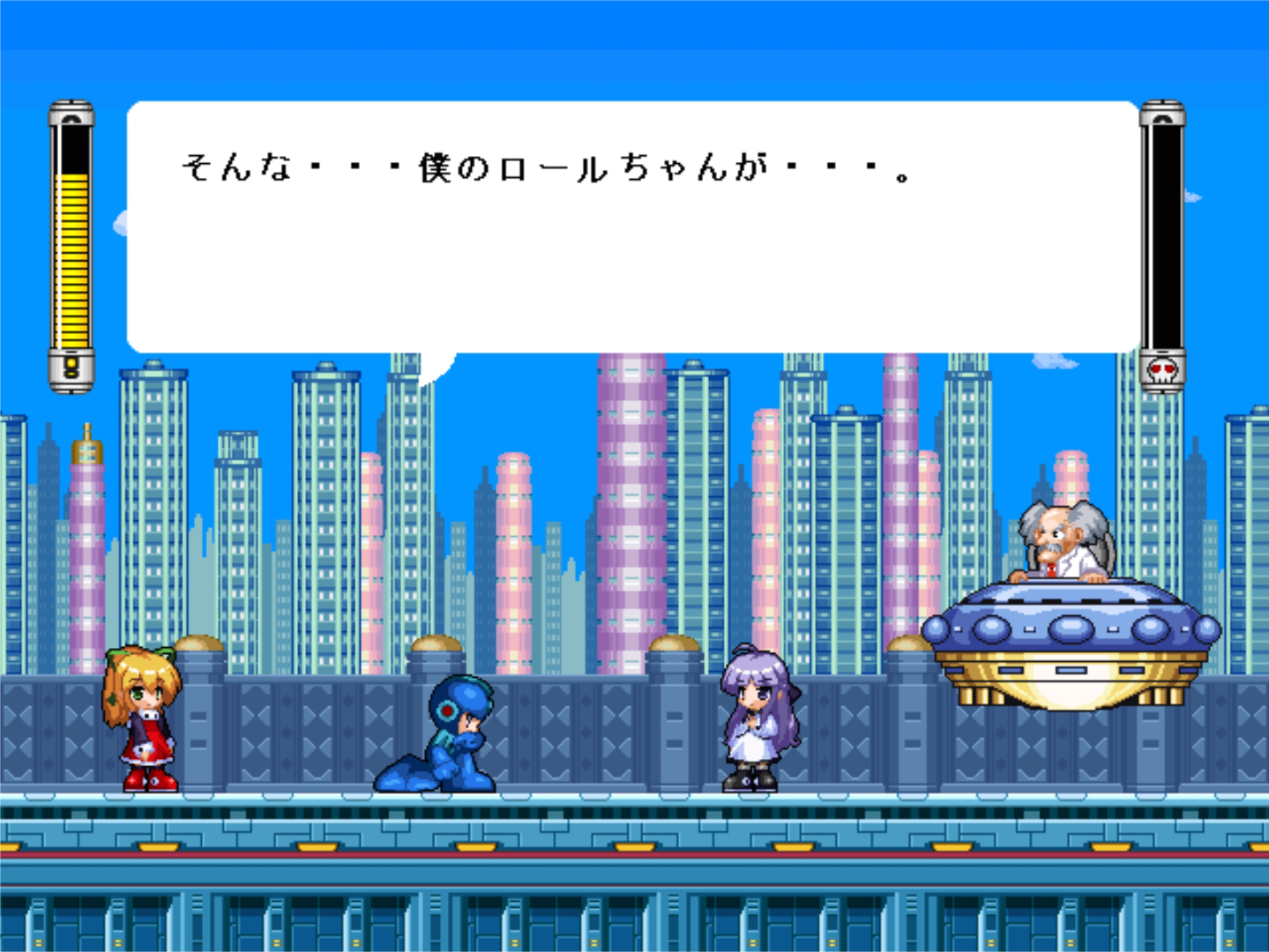1269x952 pixels.
Task: Select the Mega Man sprite kneeling on the bridge
Action: click(450, 740)
